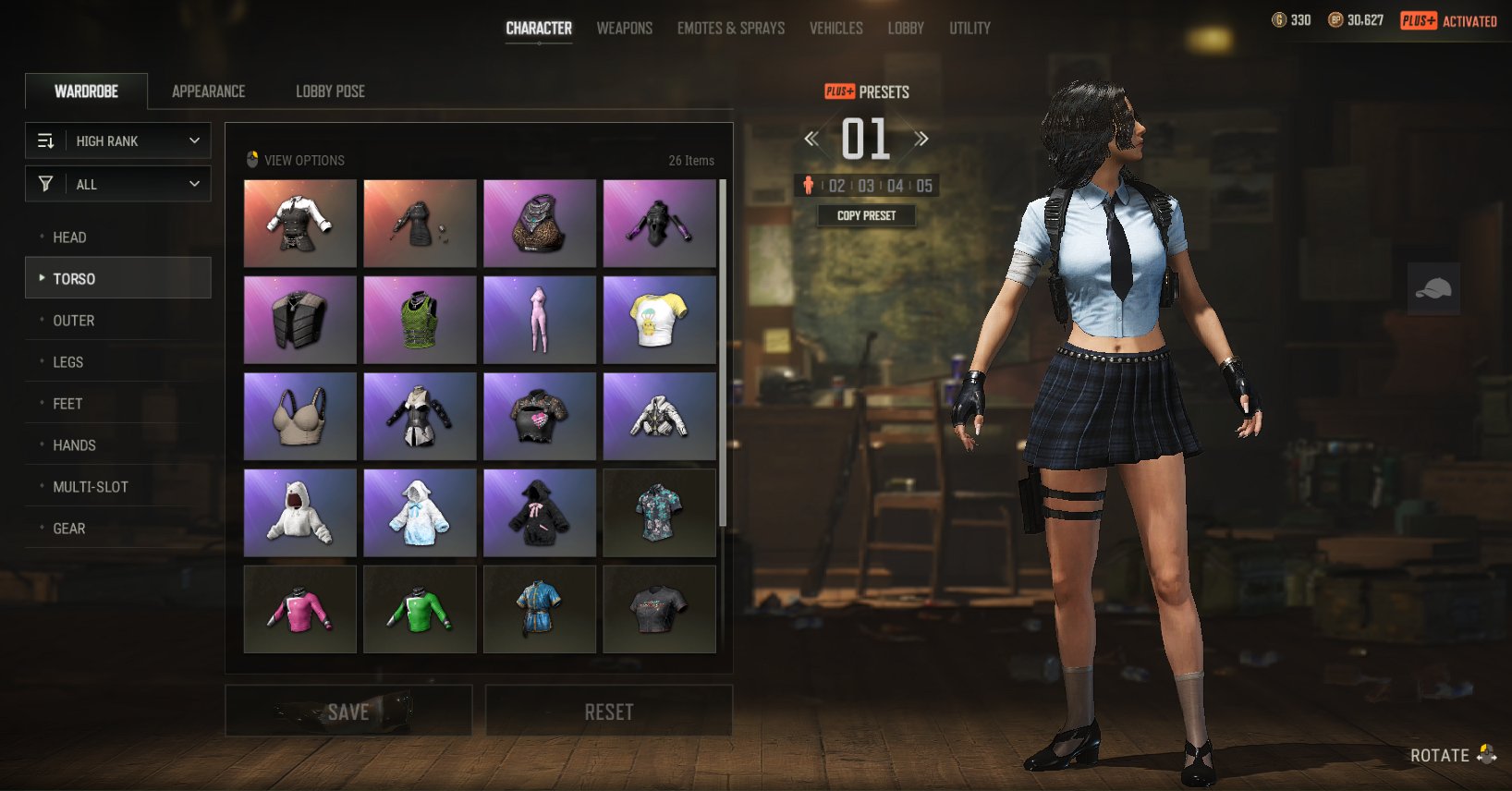1512x791 pixels.
Task: Reset the wardrobe changes
Action: 609,711
